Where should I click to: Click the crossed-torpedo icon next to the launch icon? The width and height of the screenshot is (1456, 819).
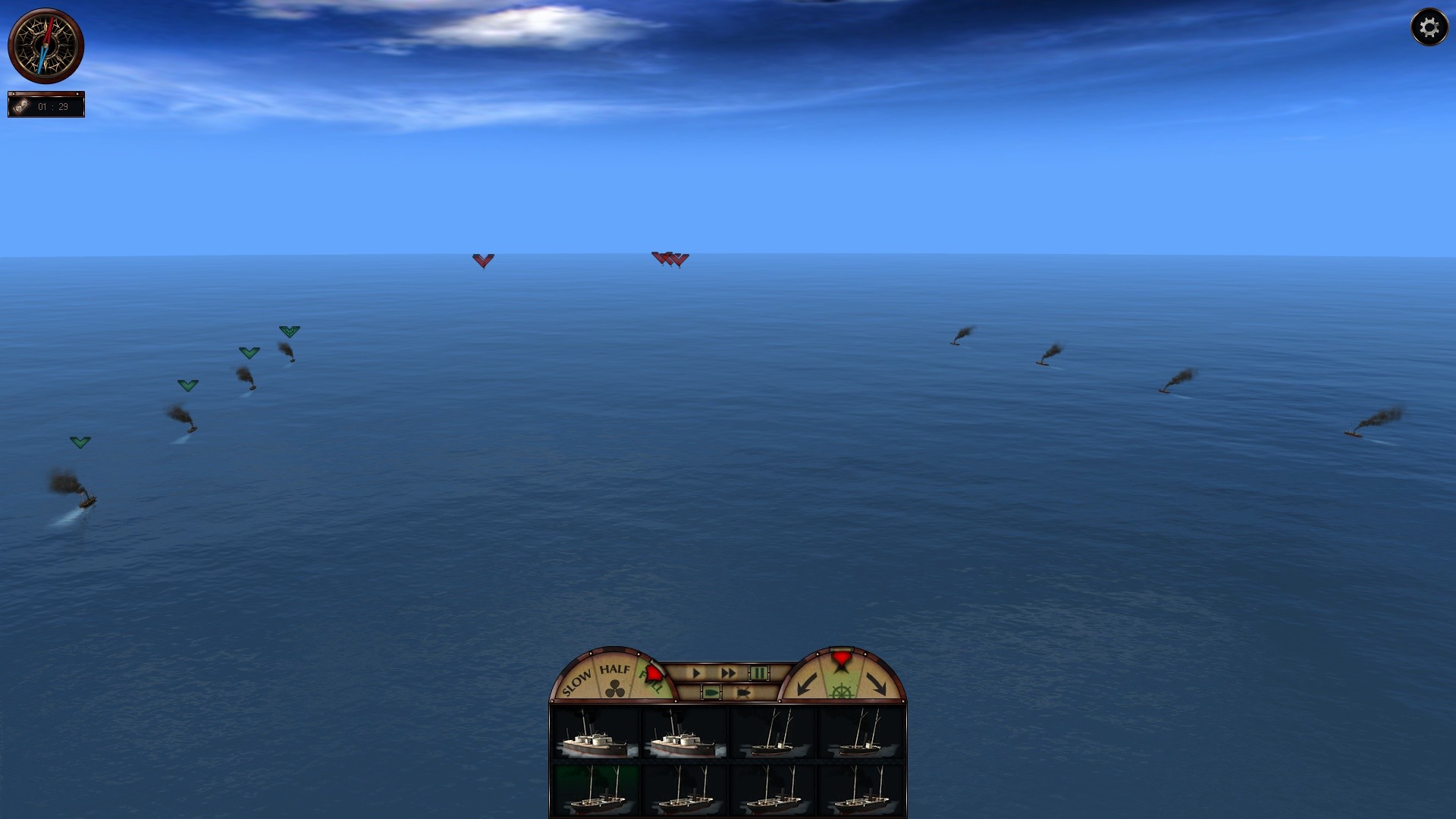click(743, 691)
